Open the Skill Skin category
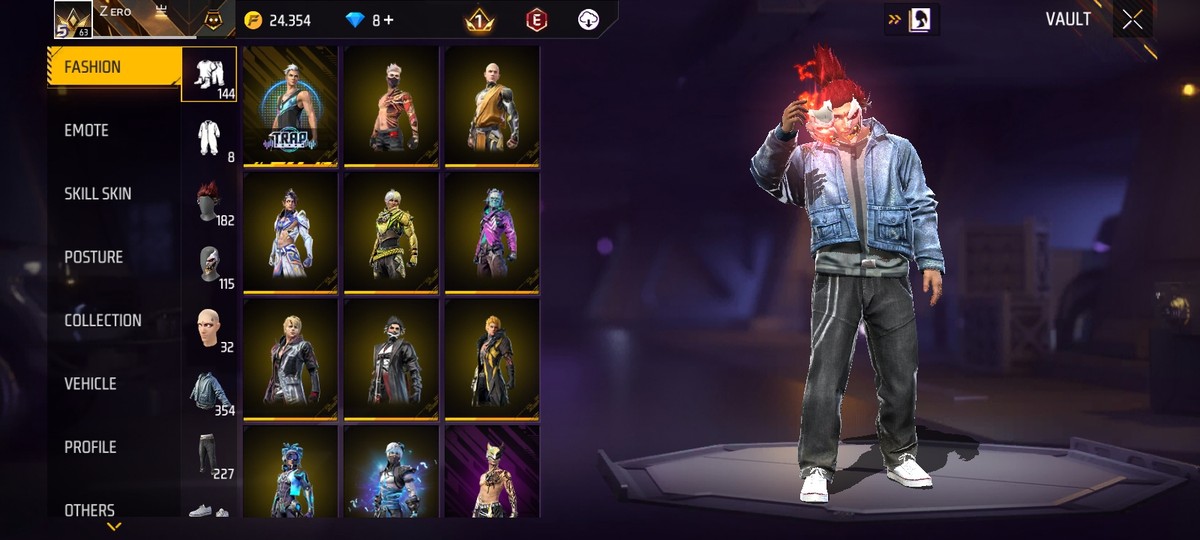Screen dimensions: 1200x540 98,194
